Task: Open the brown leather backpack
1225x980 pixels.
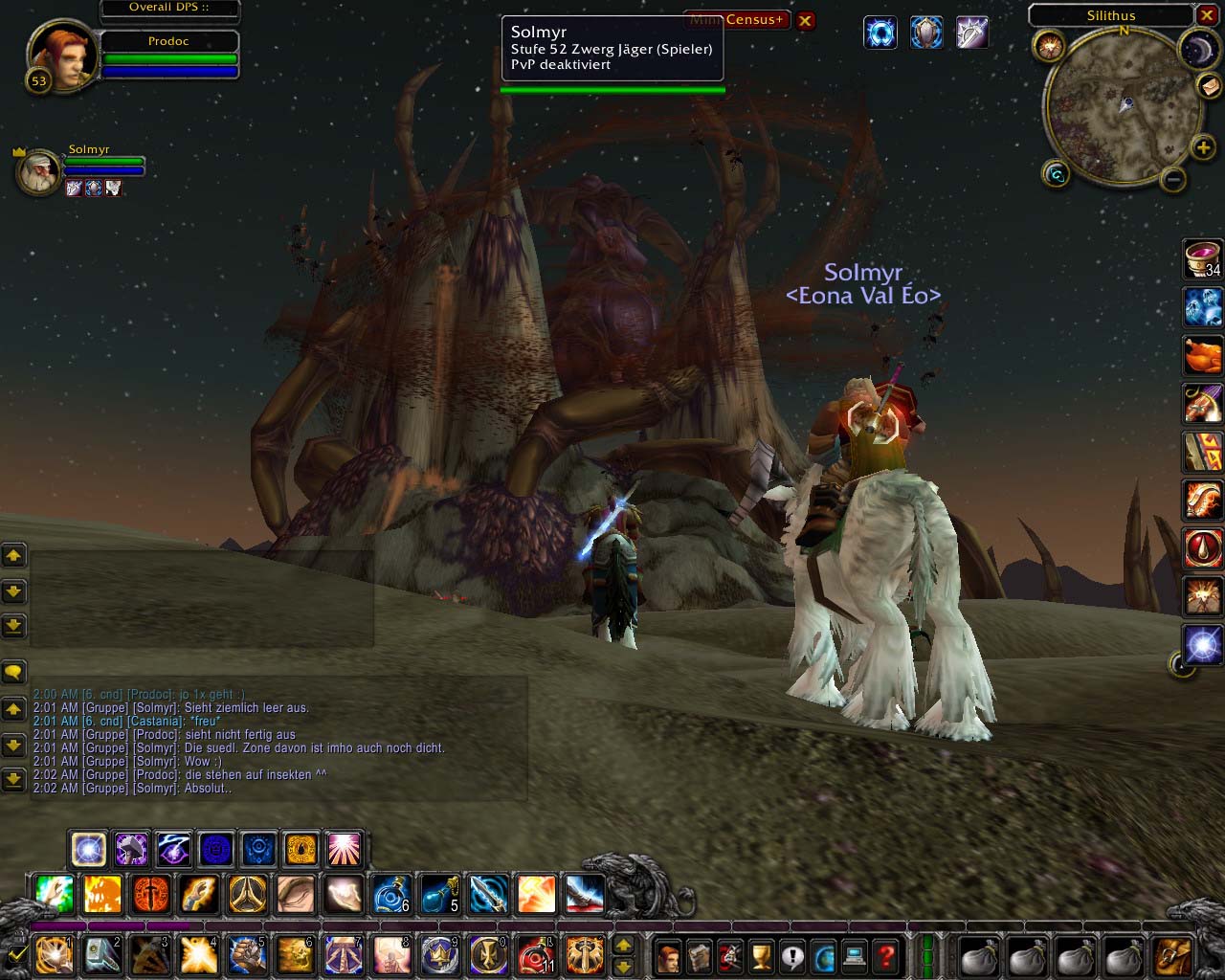Action: (x=1173, y=954)
